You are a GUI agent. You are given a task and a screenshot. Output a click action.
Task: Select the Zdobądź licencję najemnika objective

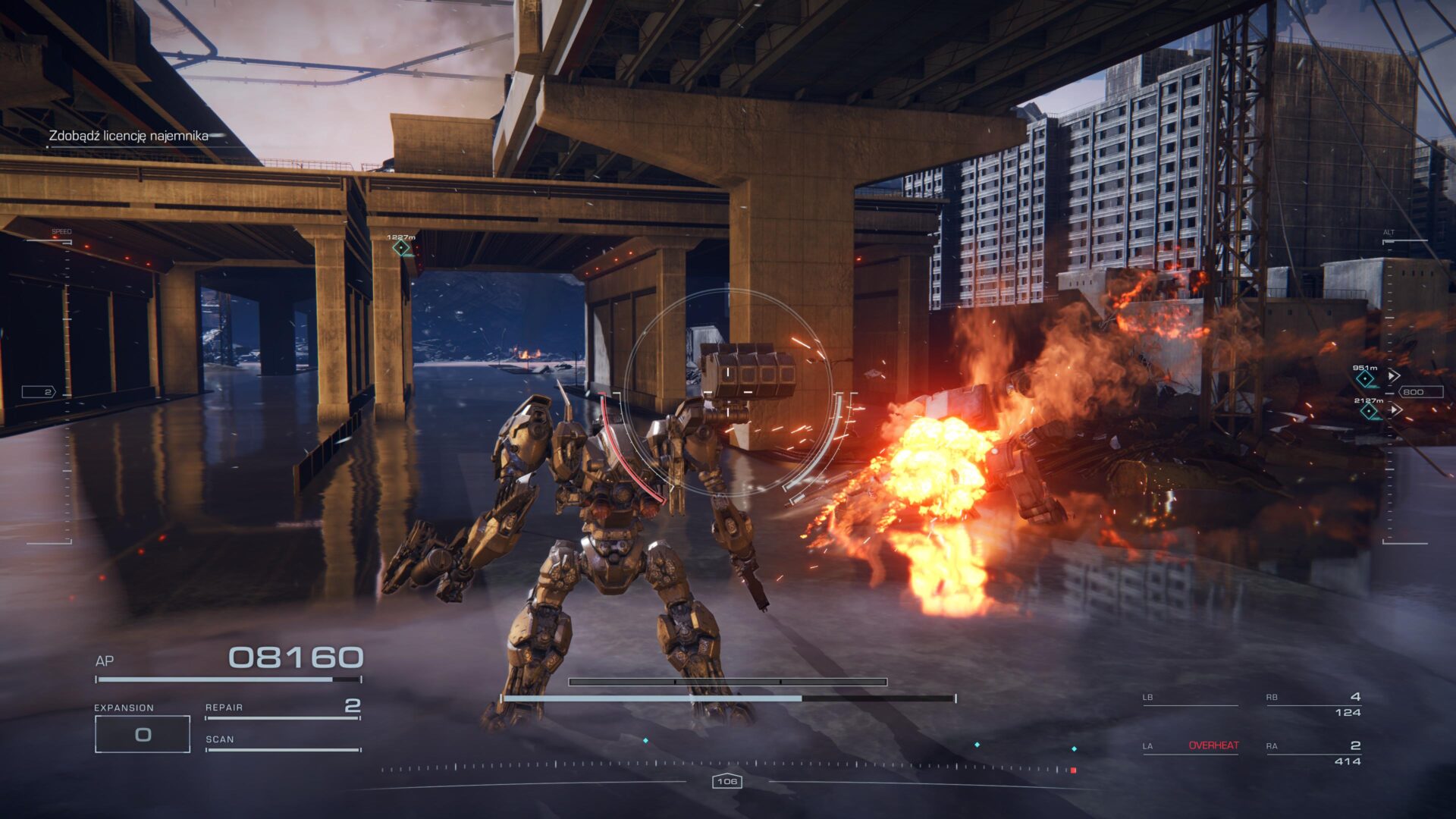pyautogui.click(x=128, y=136)
